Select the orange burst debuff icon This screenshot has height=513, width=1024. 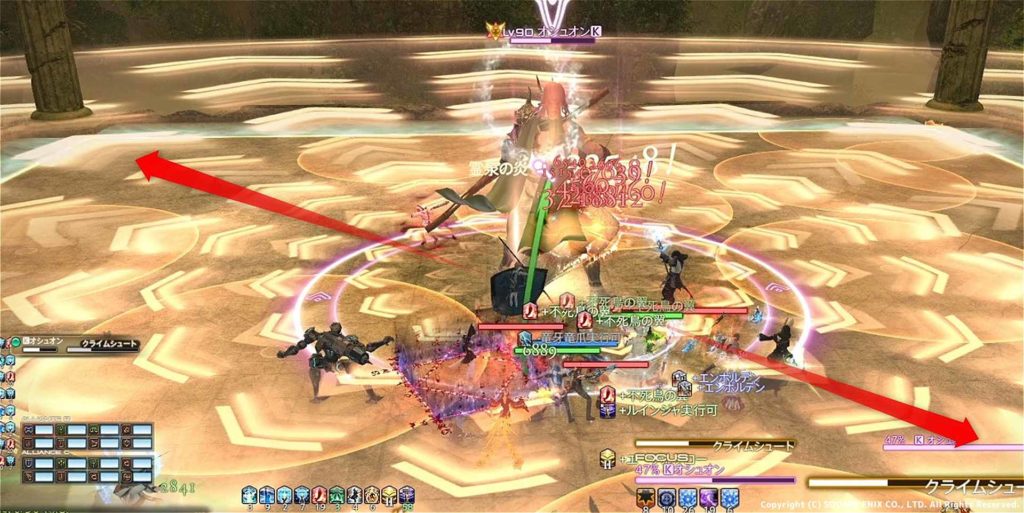(x=644, y=495)
